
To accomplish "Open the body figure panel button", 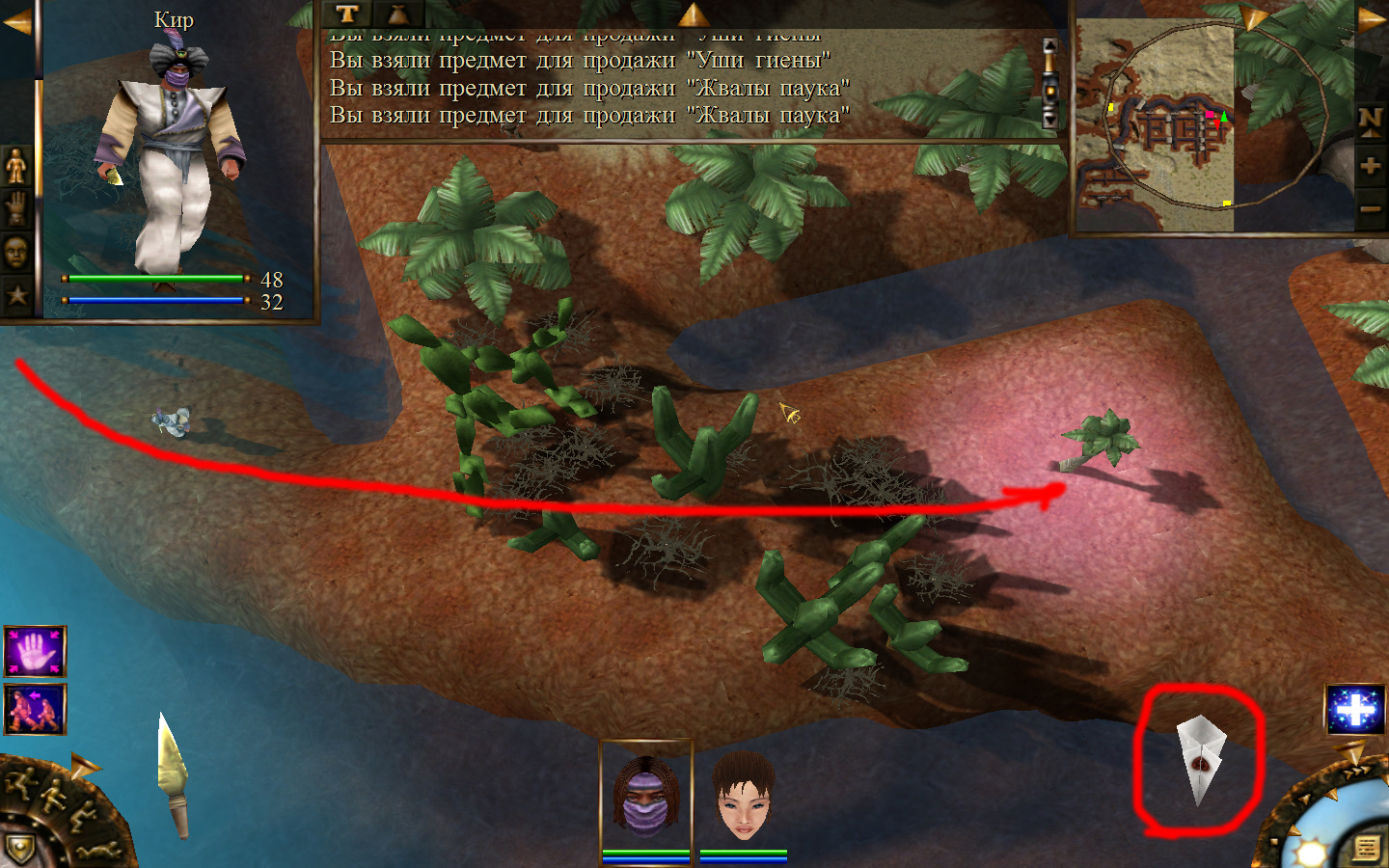I will pos(16,166).
